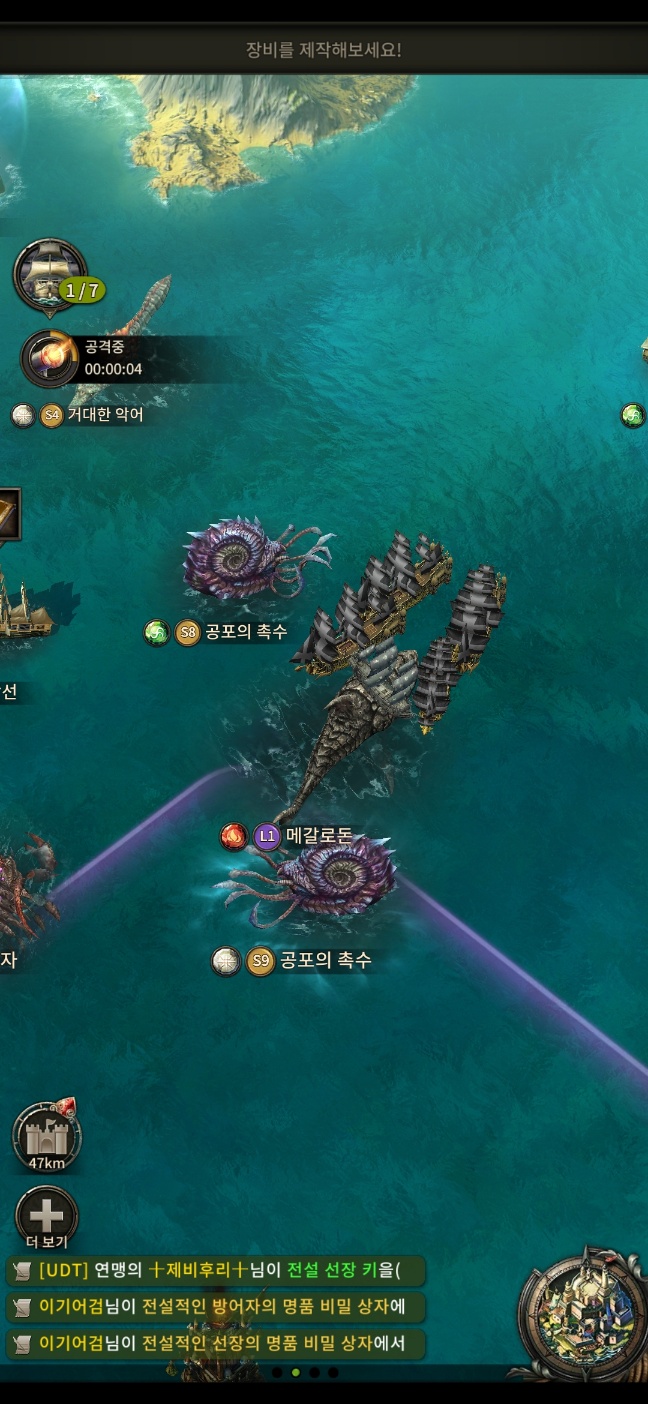The width and height of the screenshot is (648, 1404).
Task: Select the S8 공포의 촉수 monster label
Action: click(x=230, y=632)
